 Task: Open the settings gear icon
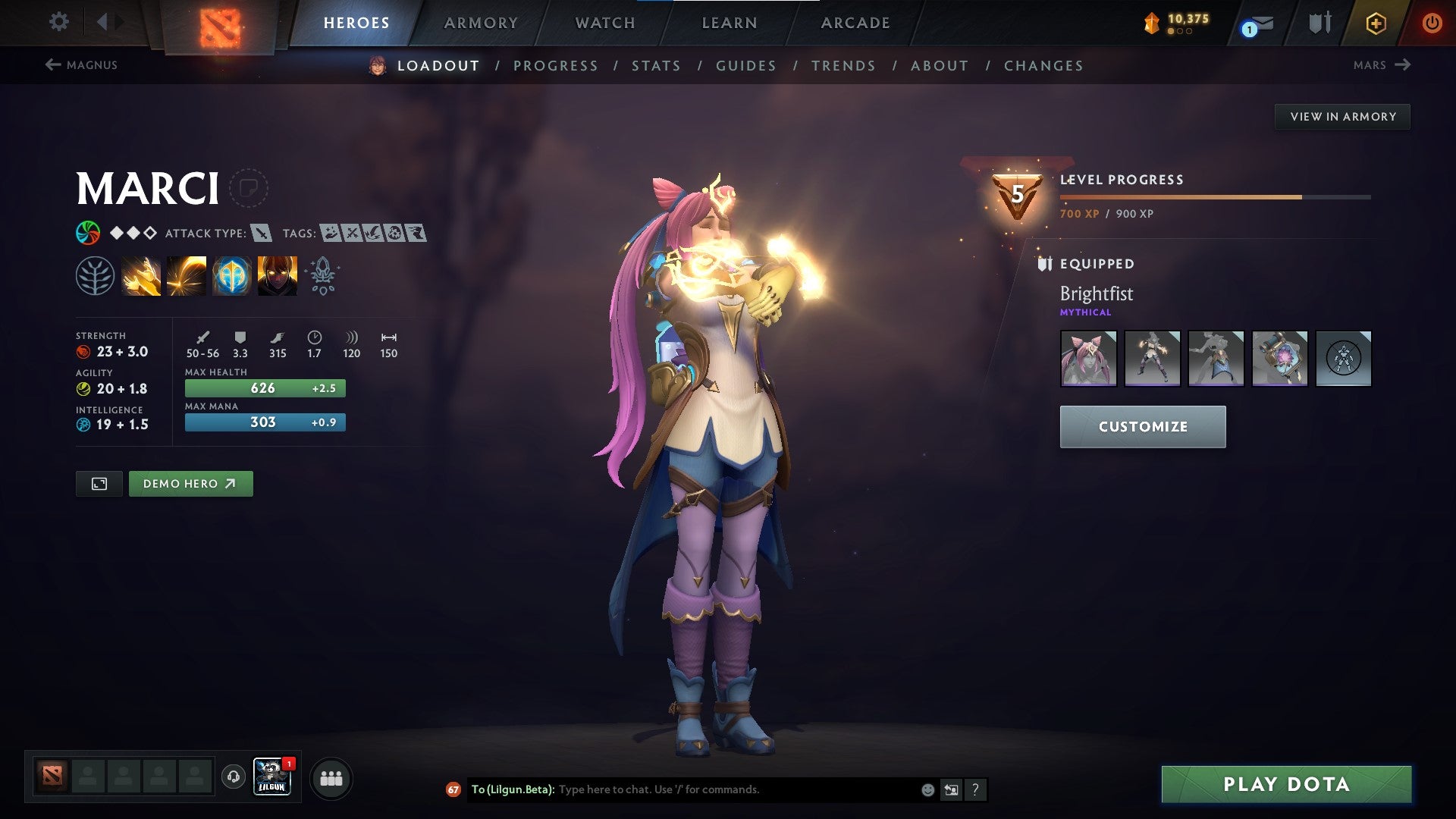pos(58,22)
